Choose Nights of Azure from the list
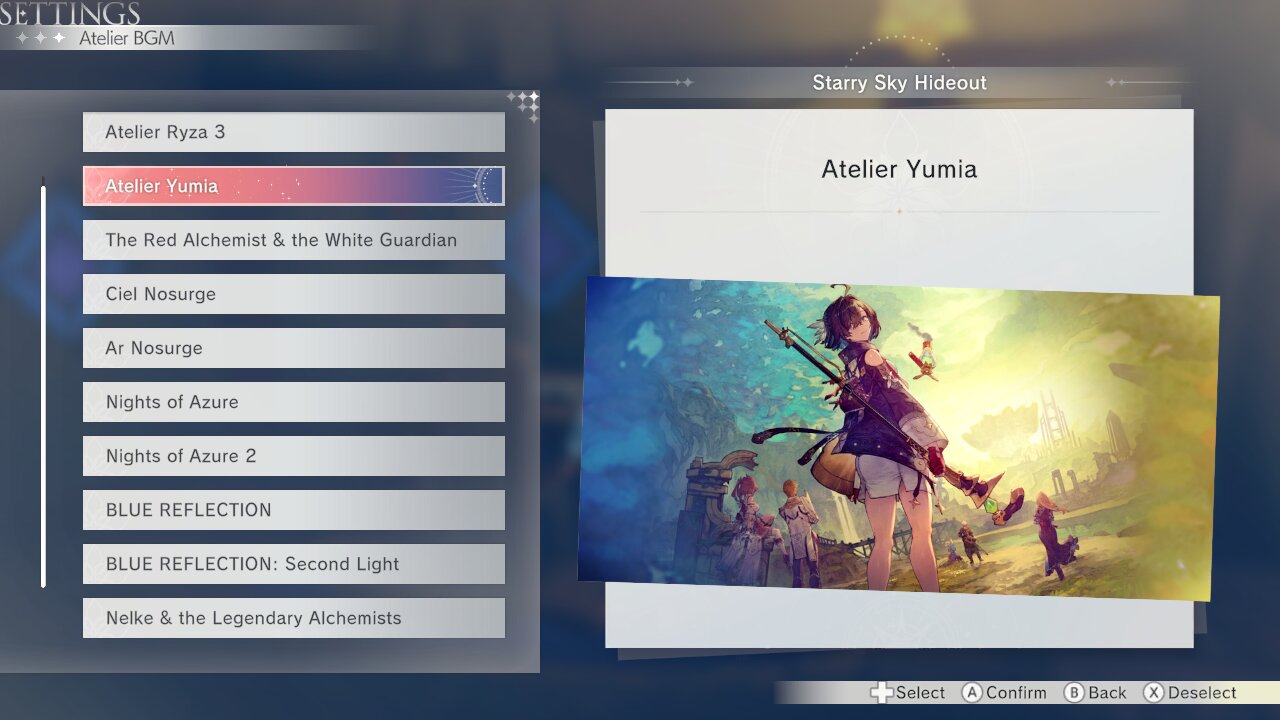This screenshot has height=720, width=1280. (293, 402)
